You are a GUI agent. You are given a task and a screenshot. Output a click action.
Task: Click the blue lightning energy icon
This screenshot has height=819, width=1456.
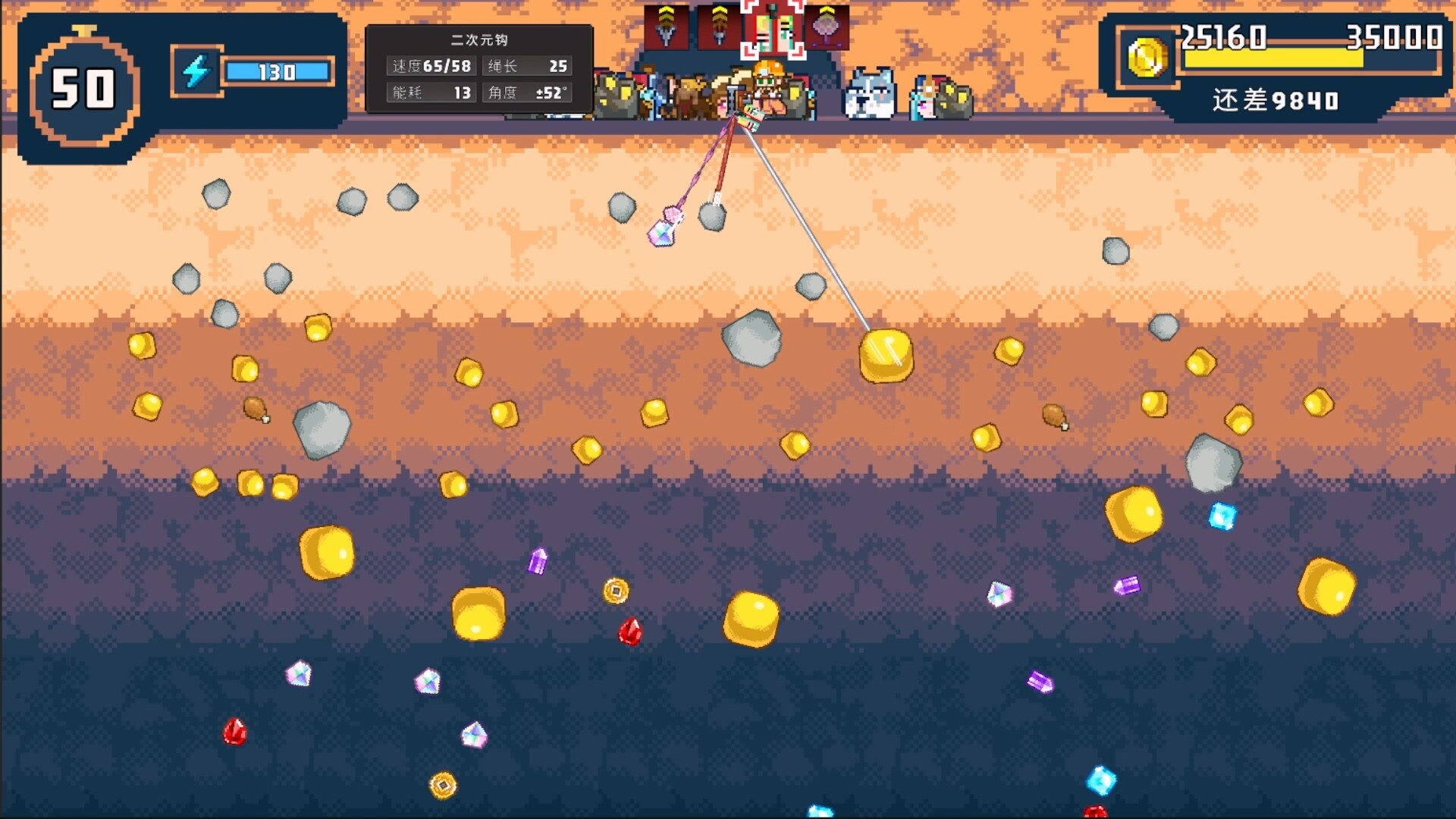coord(198,71)
